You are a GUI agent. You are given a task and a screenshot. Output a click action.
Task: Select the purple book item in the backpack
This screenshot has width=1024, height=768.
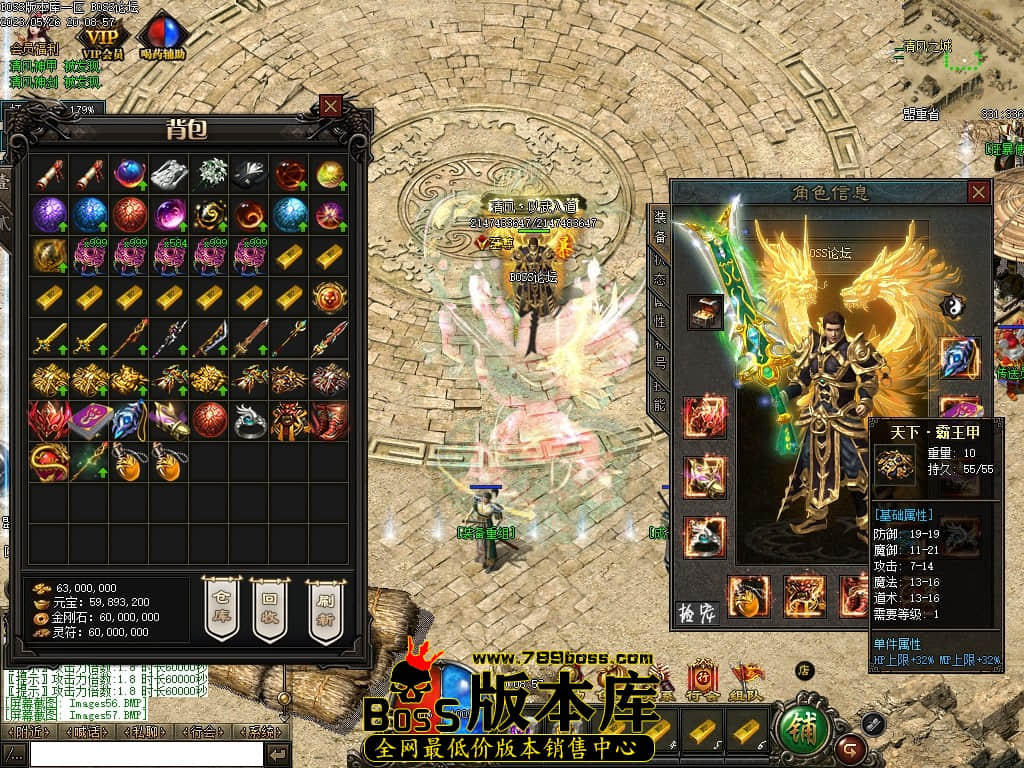click(x=89, y=421)
